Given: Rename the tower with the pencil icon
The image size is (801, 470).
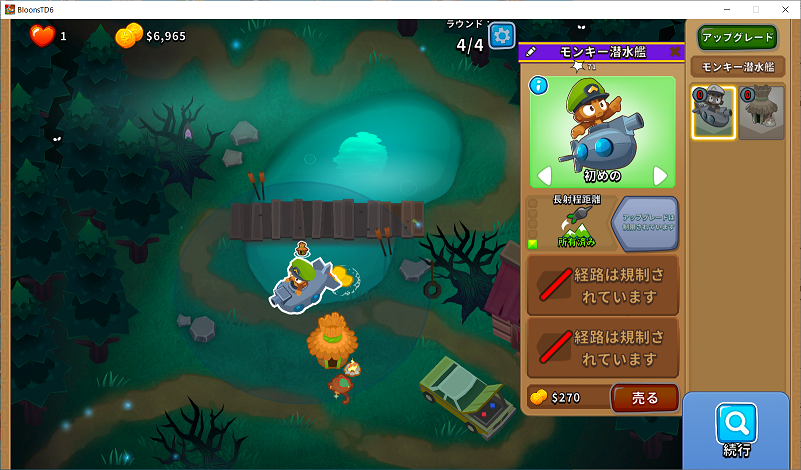Looking at the screenshot, I should [531, 51].
